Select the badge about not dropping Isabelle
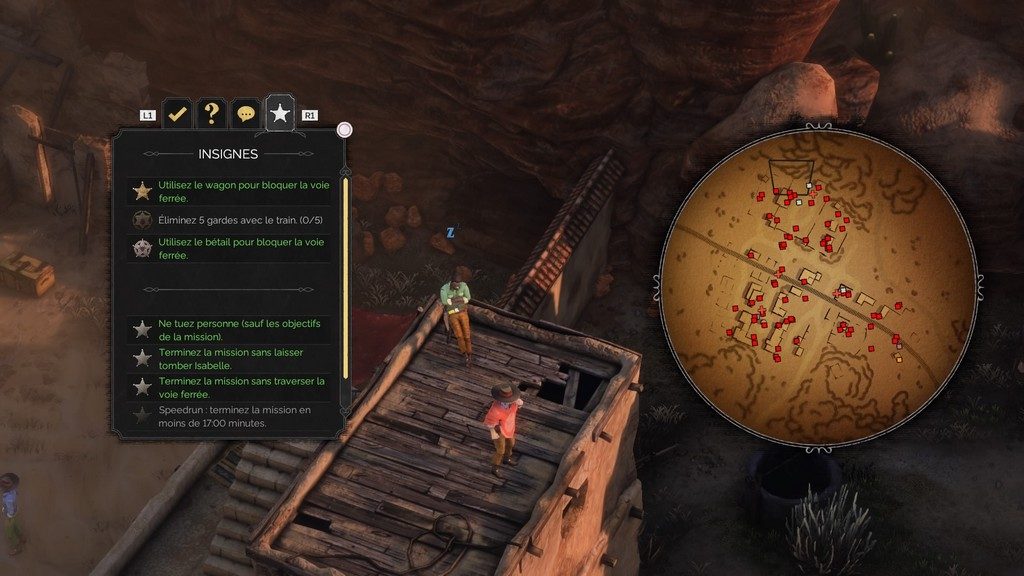The height and width of the screenshot is (576, 1024). coord(231,358)
